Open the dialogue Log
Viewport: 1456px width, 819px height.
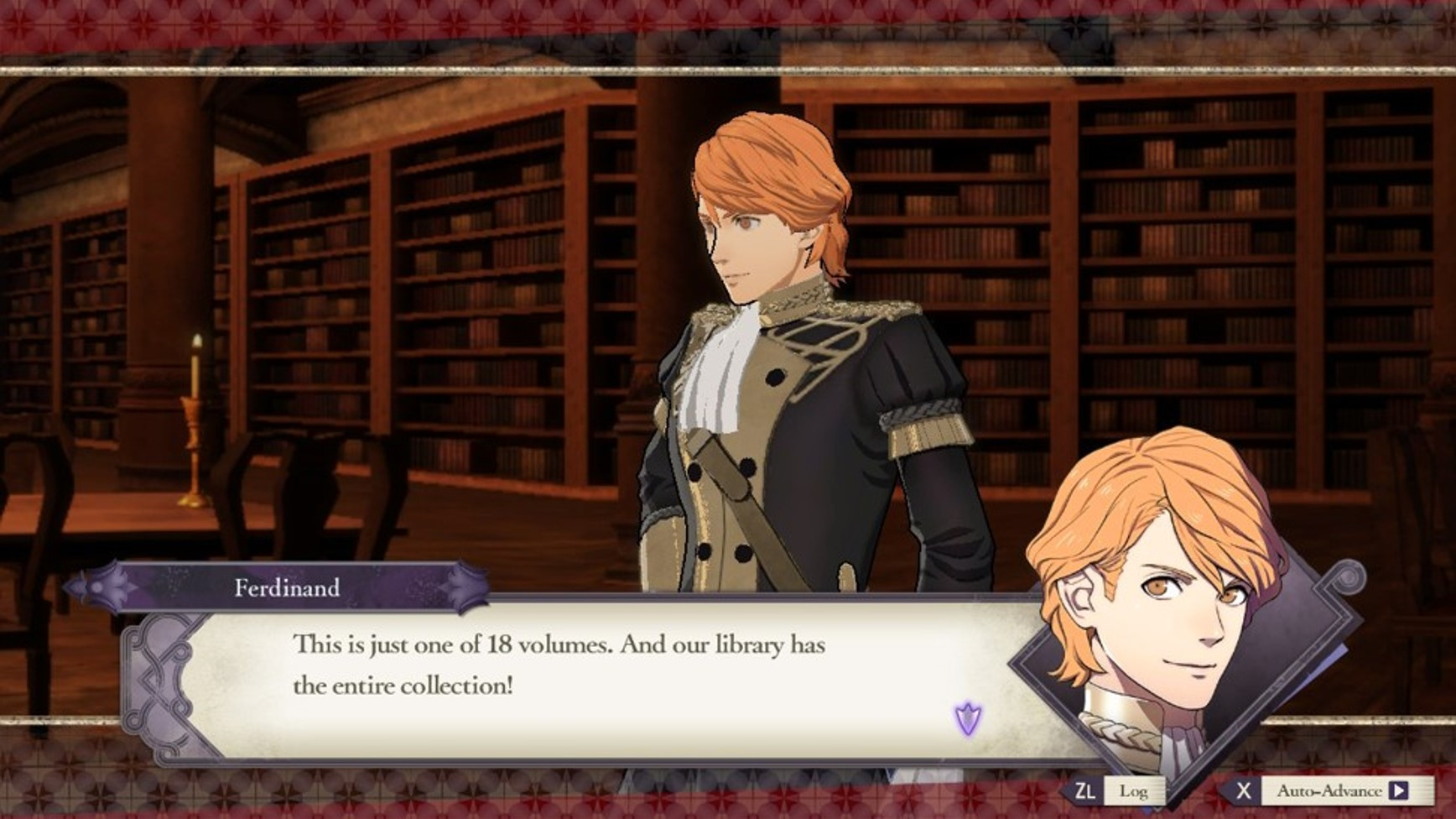click(1131, 790)
